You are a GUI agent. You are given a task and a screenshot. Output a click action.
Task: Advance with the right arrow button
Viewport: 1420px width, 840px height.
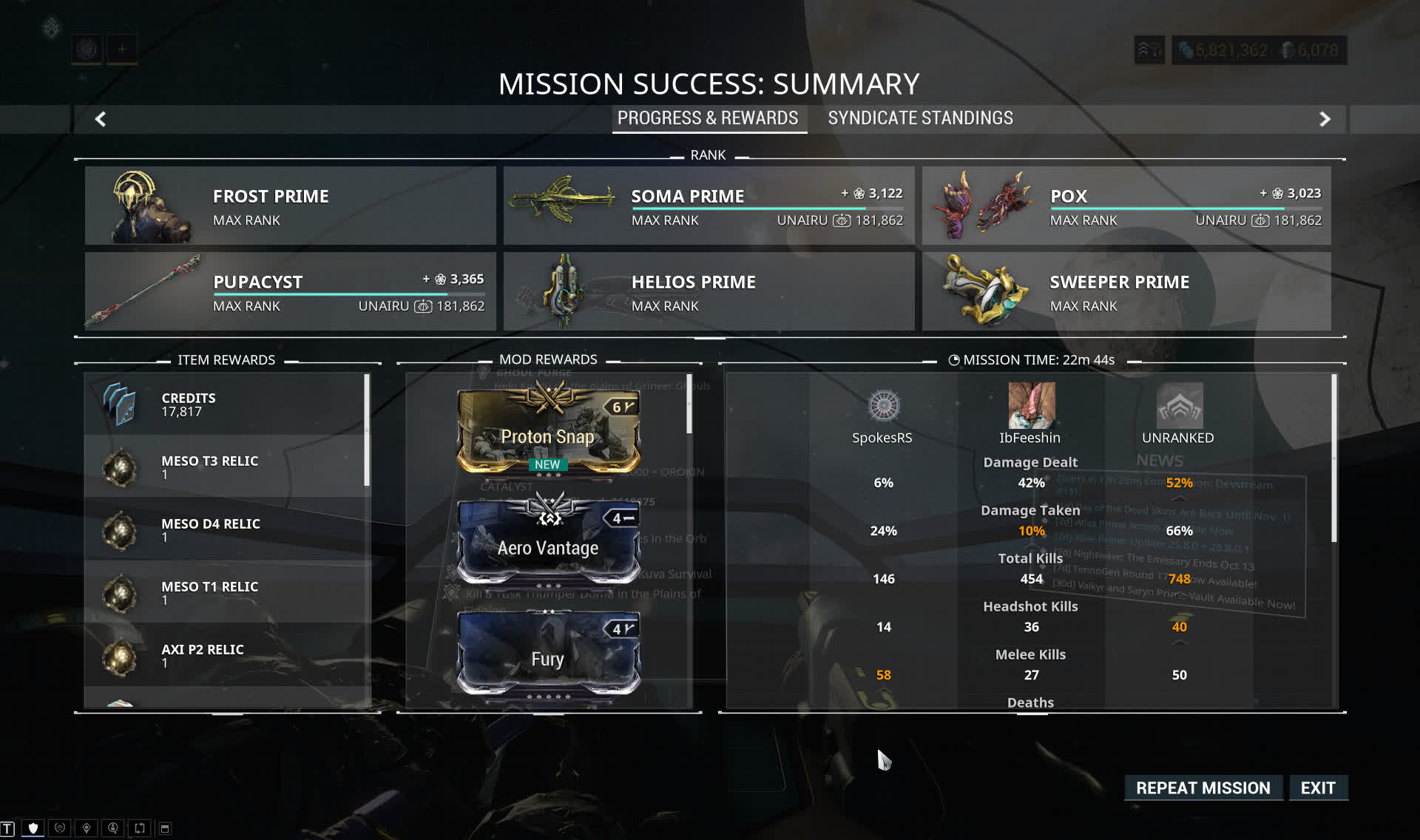[x=1325, y=119]
